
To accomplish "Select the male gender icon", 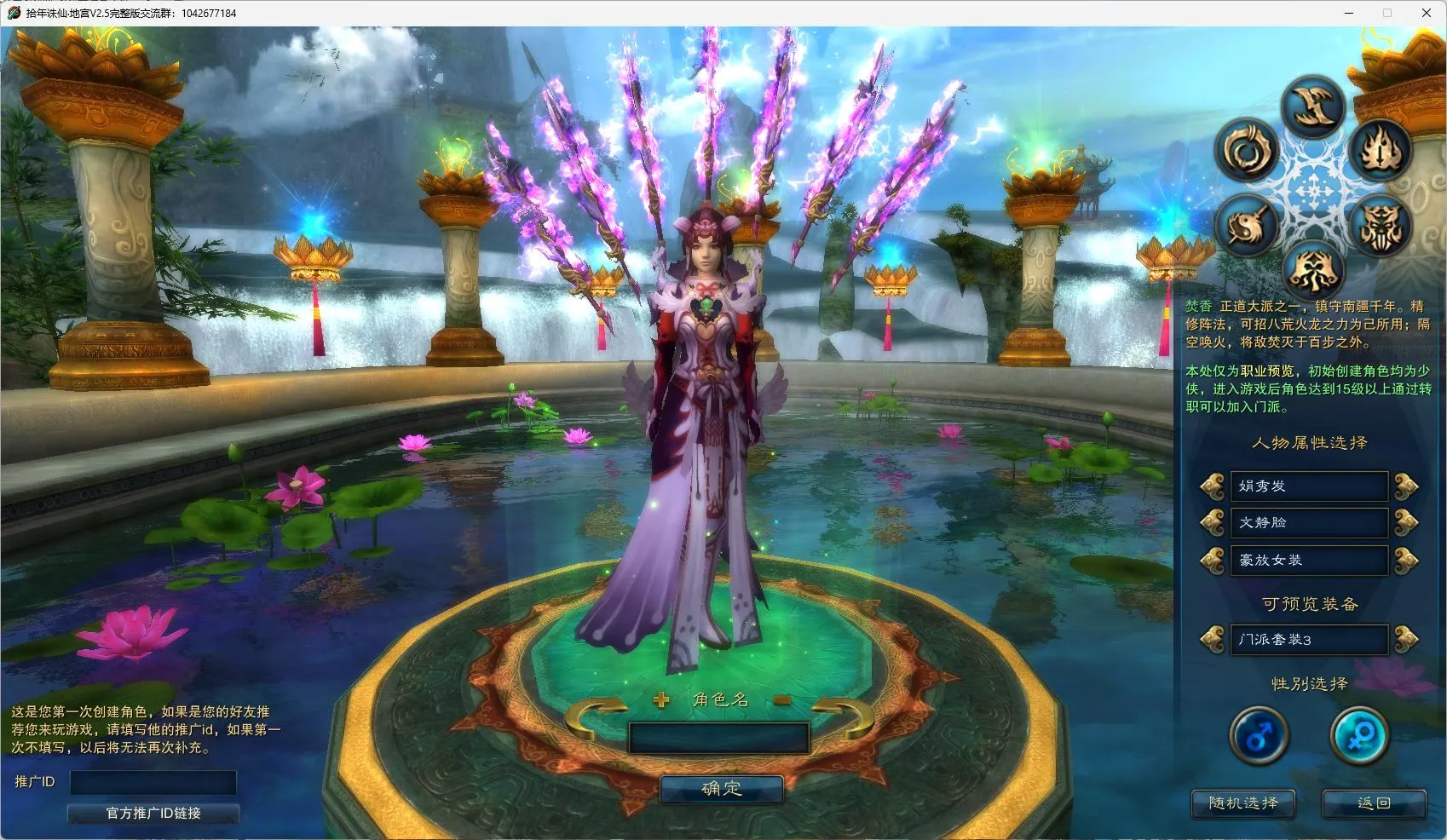I will click(x=1259, y=736).
